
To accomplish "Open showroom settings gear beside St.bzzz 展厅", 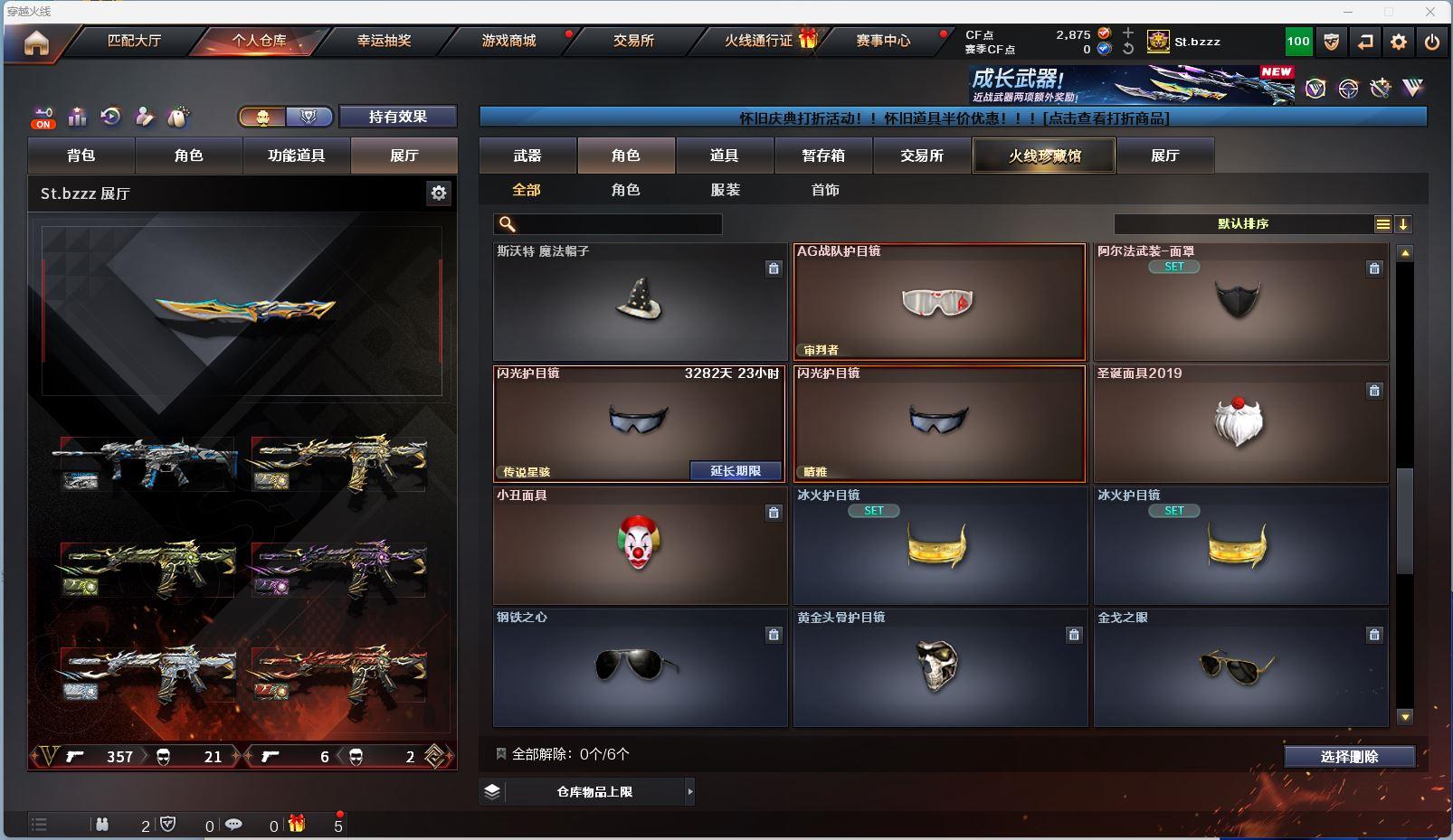I will point(439,193).
